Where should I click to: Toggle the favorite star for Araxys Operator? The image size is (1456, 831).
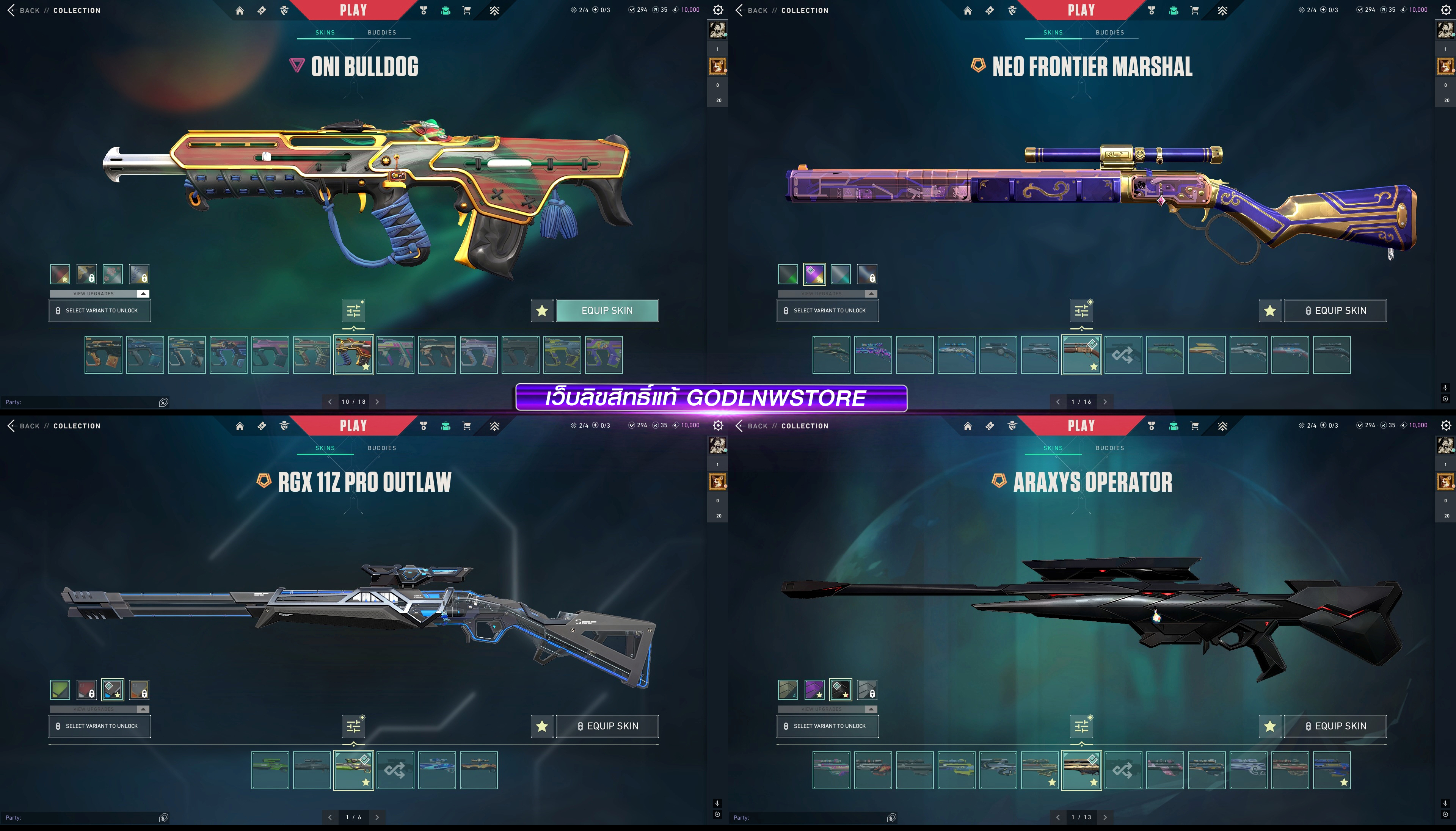pos(1269,726)
